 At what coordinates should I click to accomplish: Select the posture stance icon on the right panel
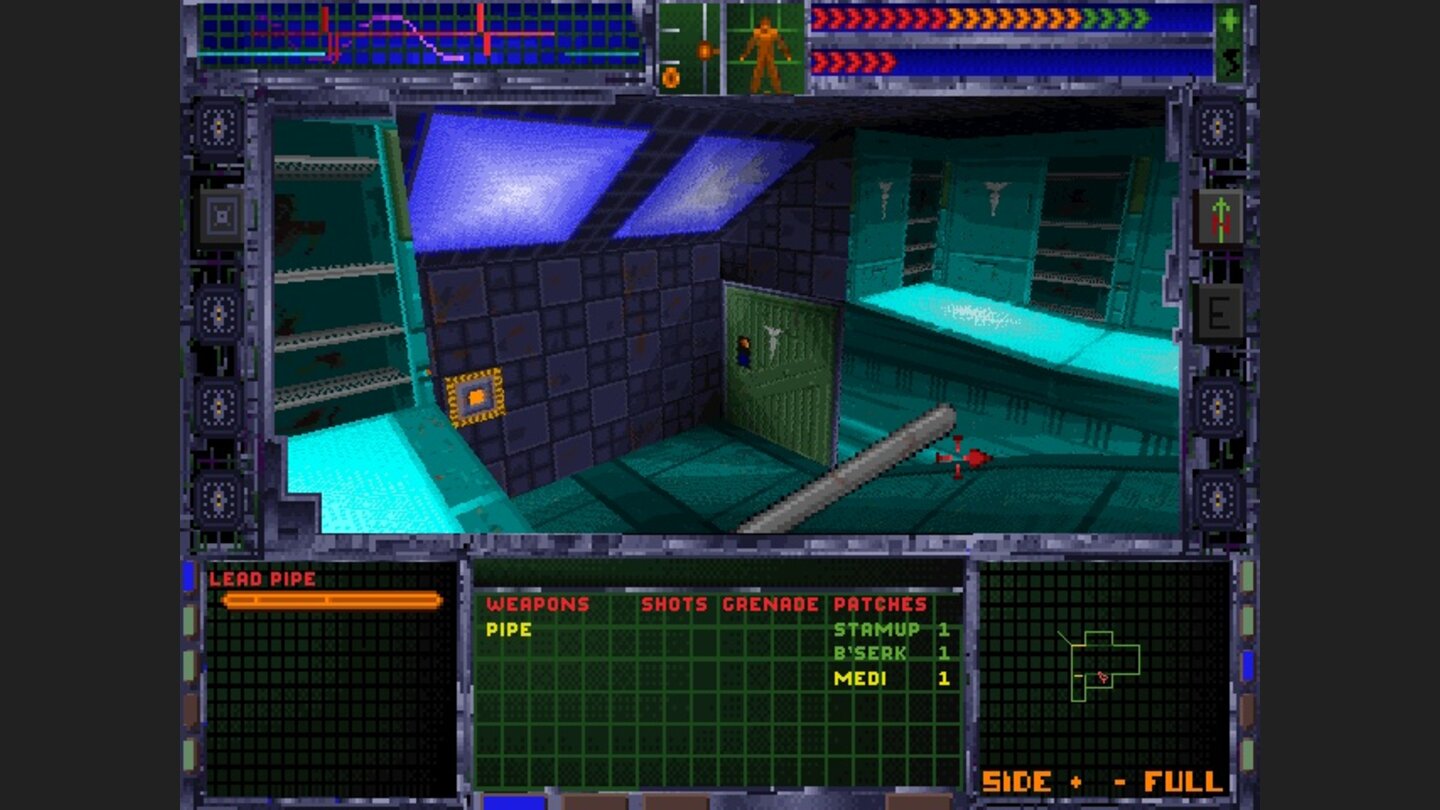click(x=1218, y=214)
